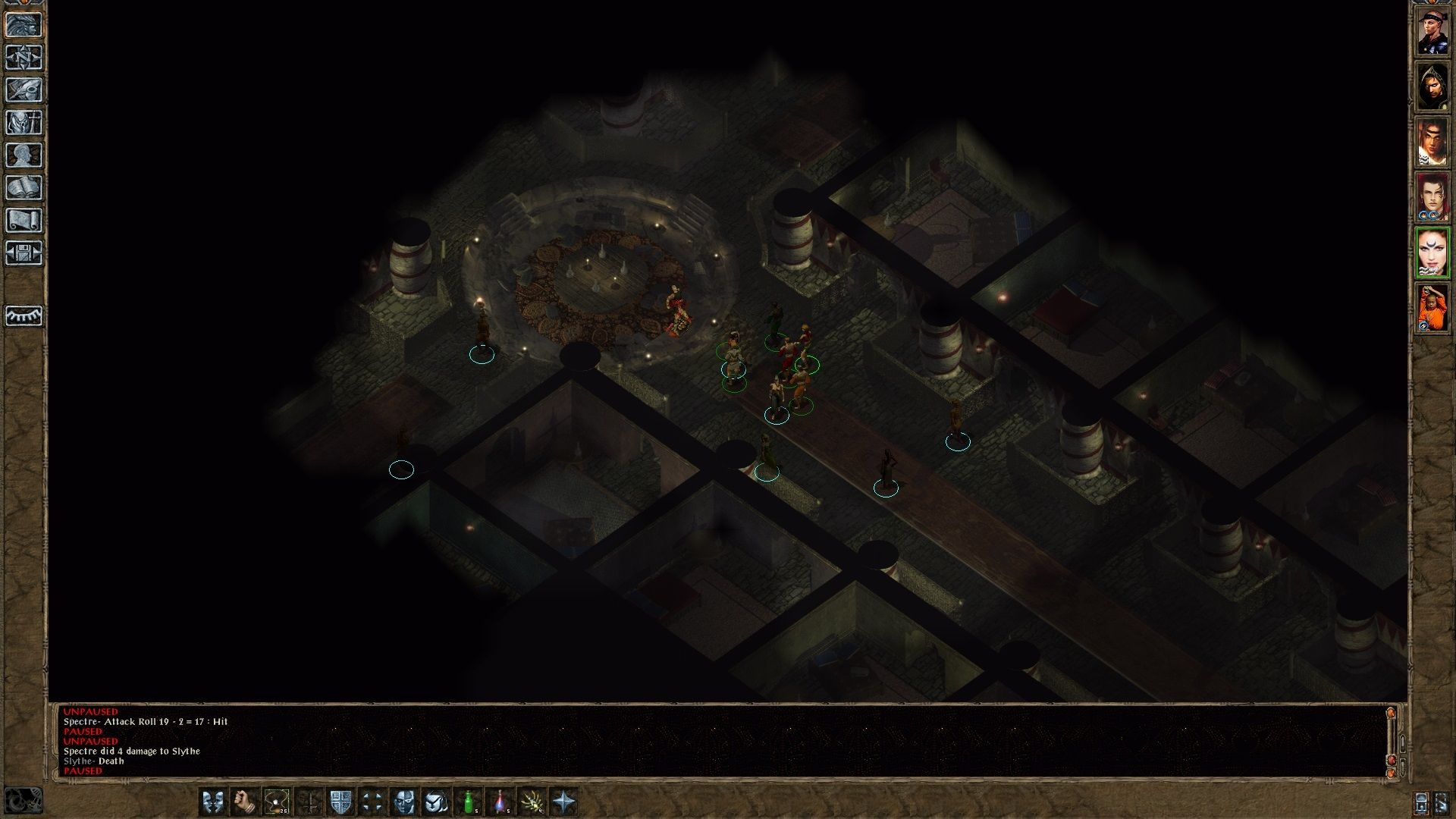Activate the shield guard action
This screenshot has height=819, width=1456.
coord(341,802)
